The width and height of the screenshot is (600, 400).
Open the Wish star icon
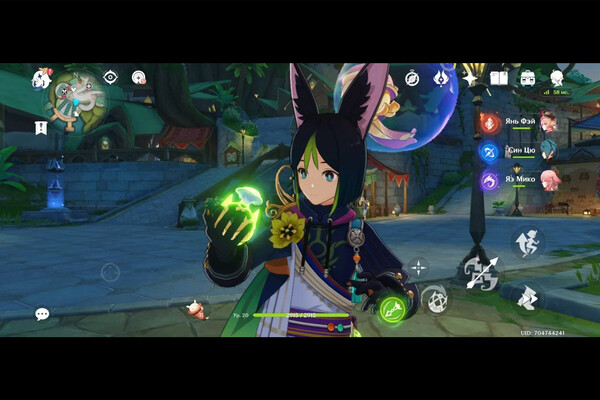coord(469,77)
